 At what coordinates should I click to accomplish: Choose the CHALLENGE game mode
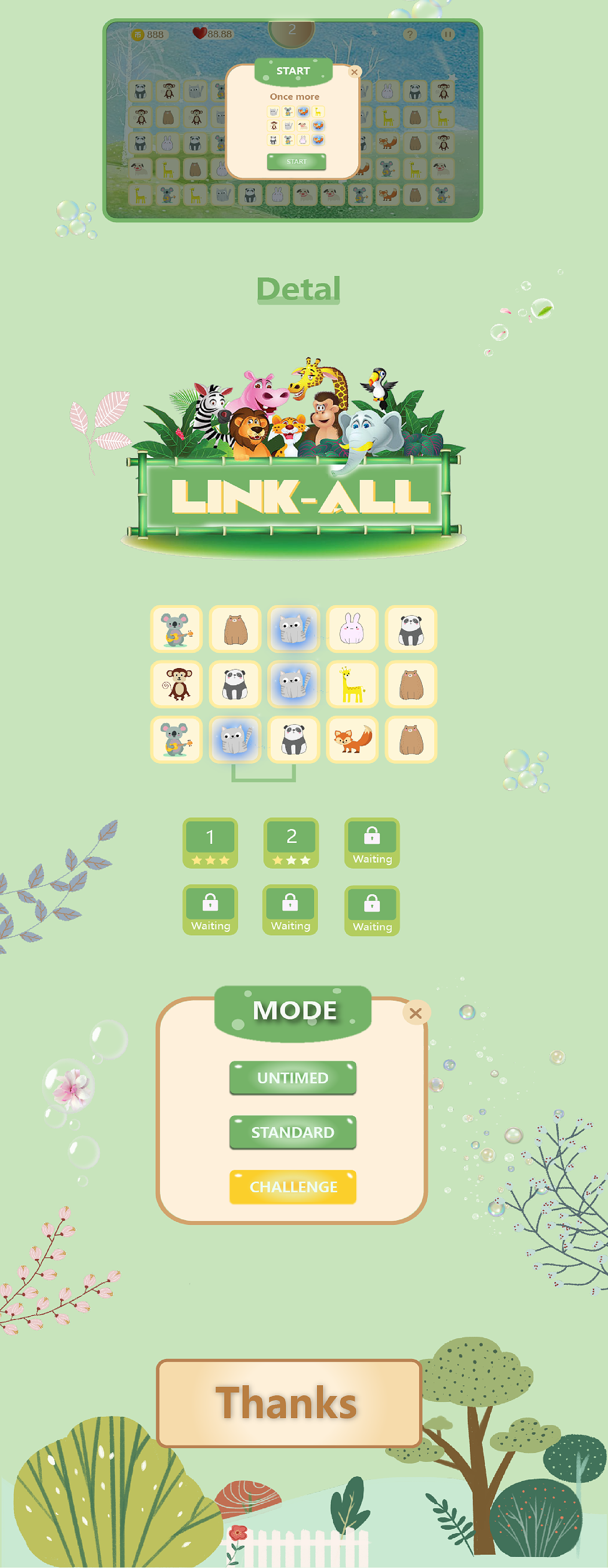pos(293,1186)
